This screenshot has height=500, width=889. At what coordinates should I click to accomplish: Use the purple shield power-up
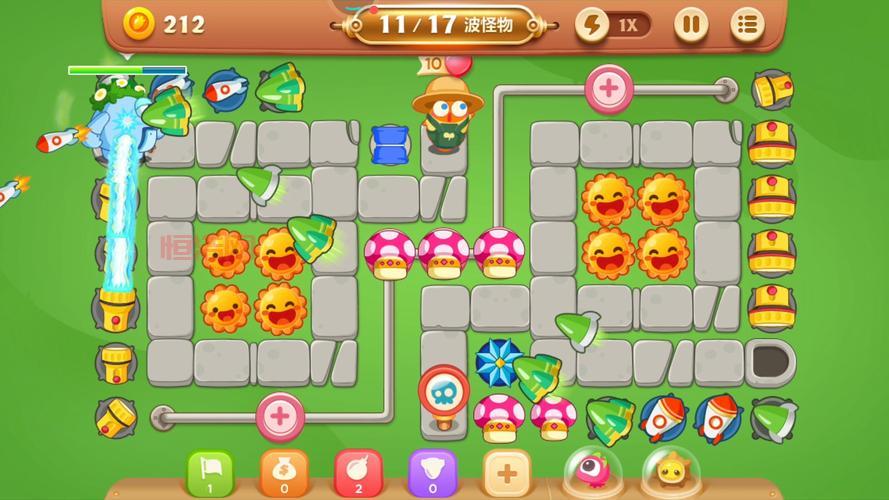click(x=432, y=471)
